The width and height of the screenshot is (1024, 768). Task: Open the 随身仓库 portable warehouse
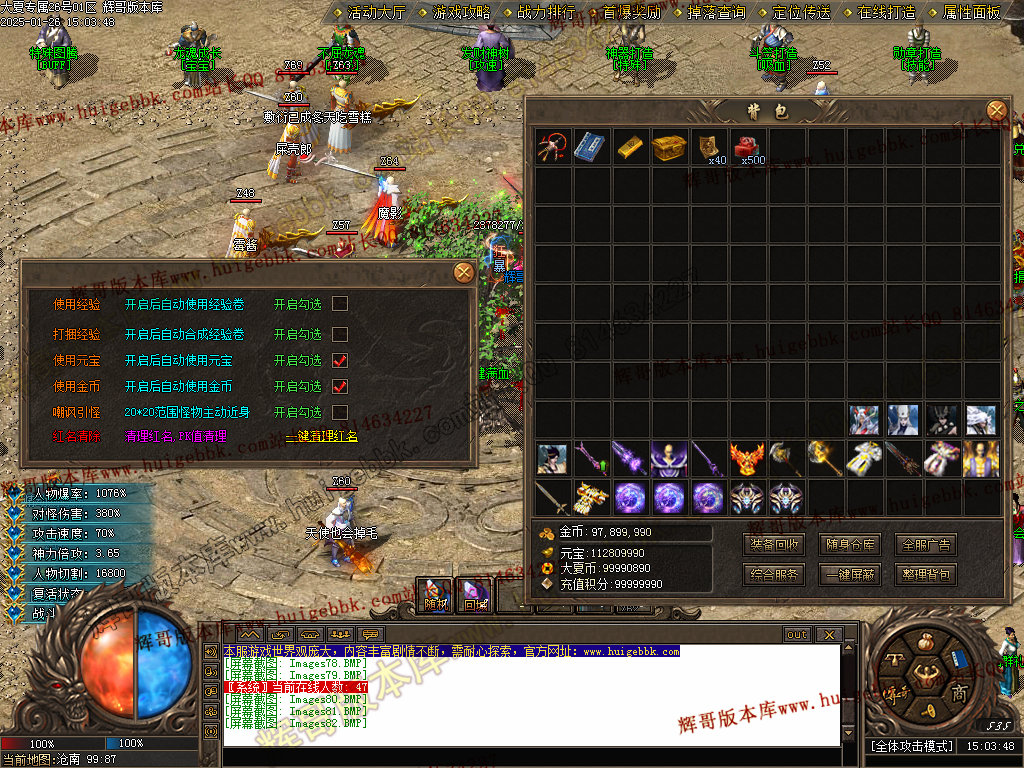pyautogui.click(x=850, y=545)
